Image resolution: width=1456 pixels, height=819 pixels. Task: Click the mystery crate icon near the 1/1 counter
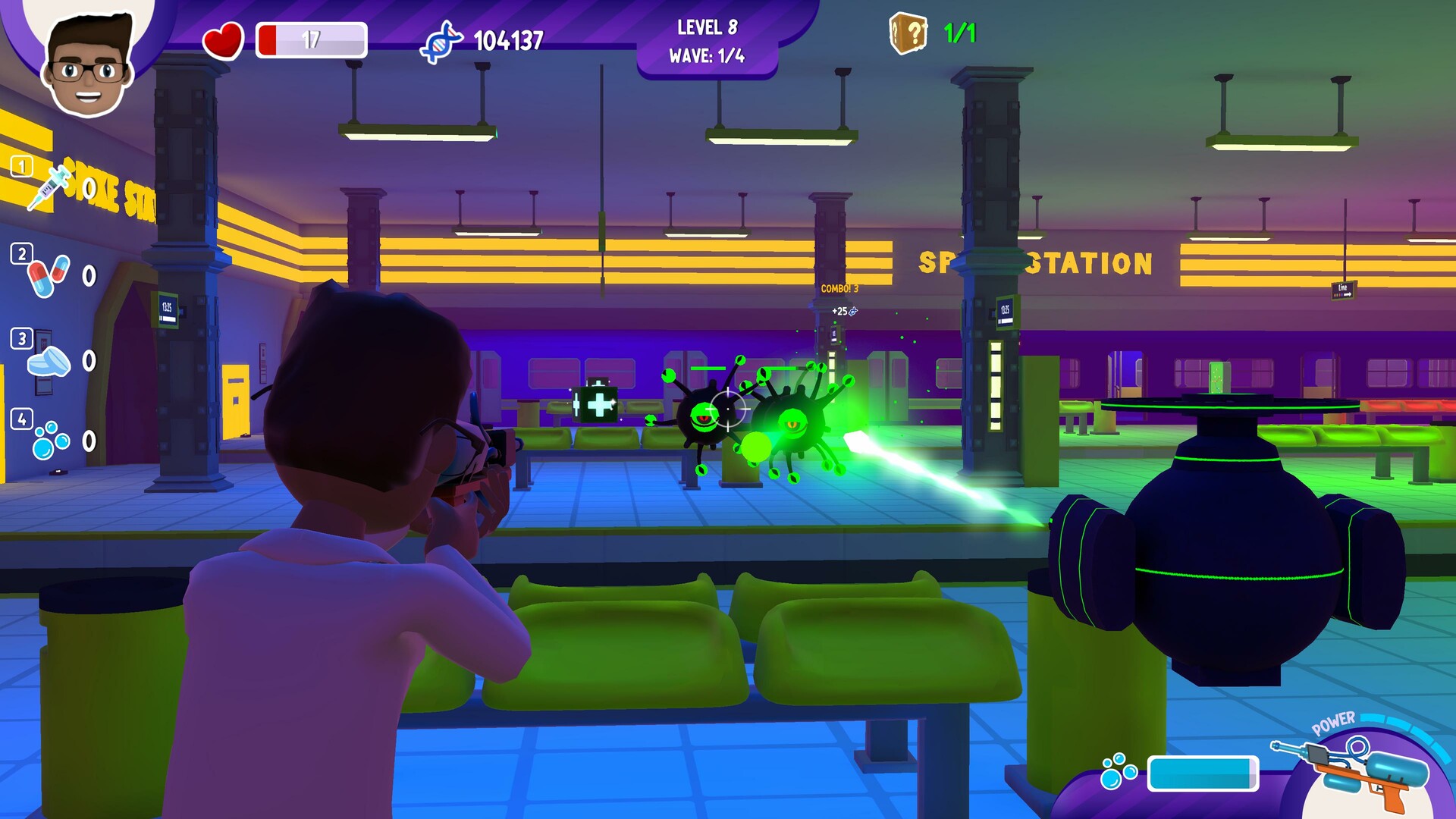909,33
